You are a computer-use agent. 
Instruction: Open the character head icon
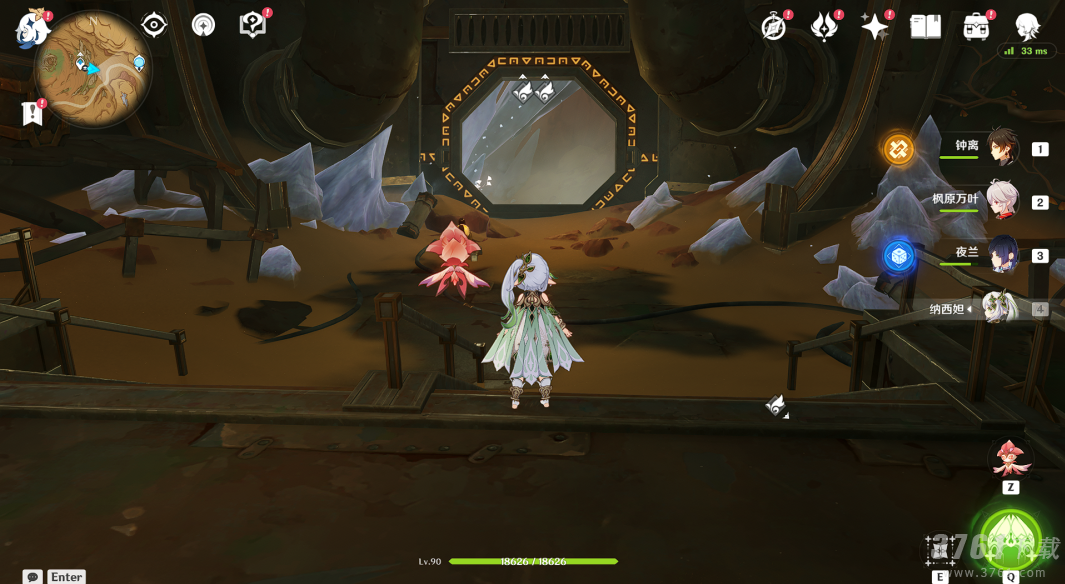click(1027, 27)
